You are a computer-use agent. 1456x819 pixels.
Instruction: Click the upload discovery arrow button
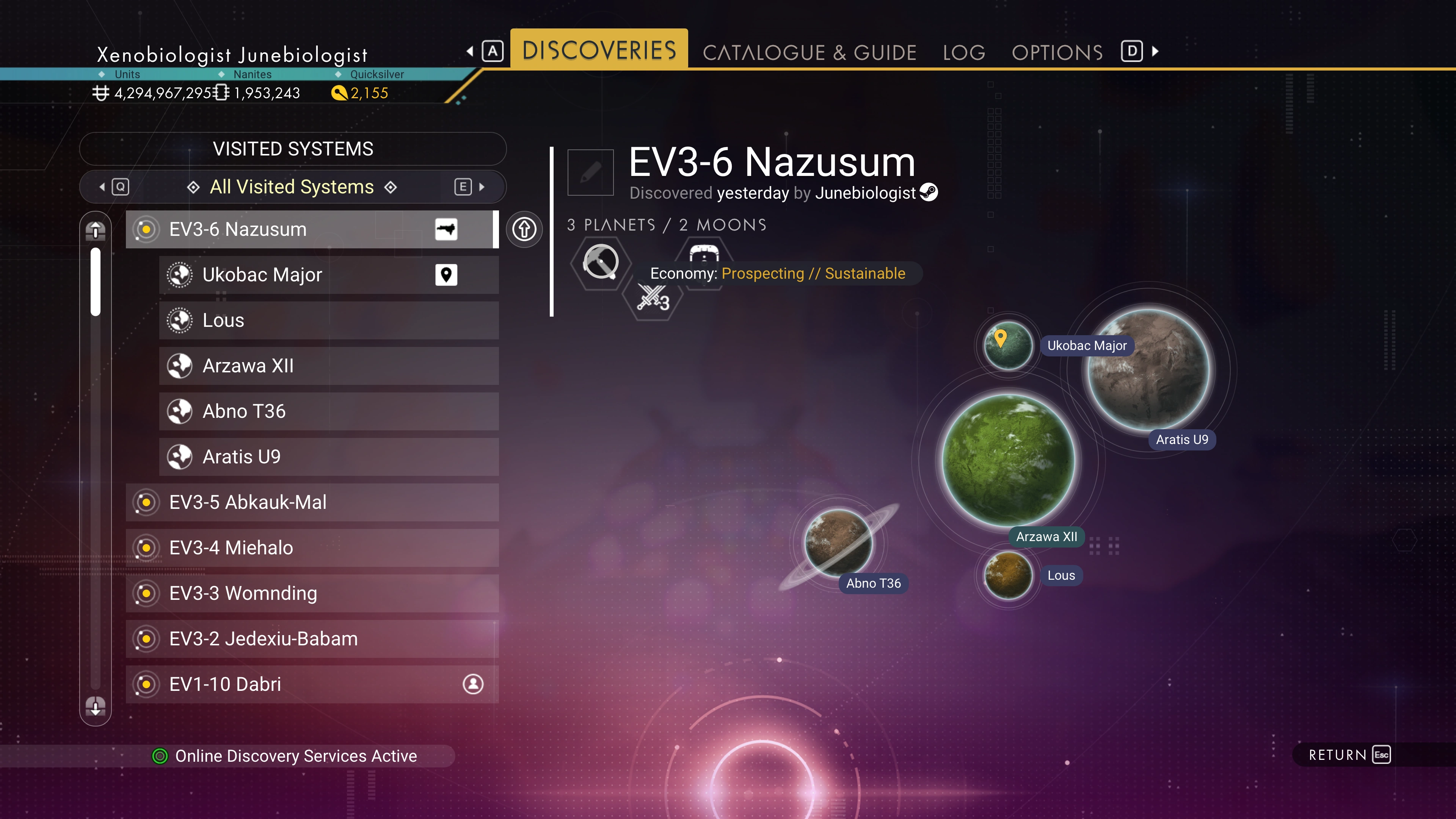tap(524, 229)
